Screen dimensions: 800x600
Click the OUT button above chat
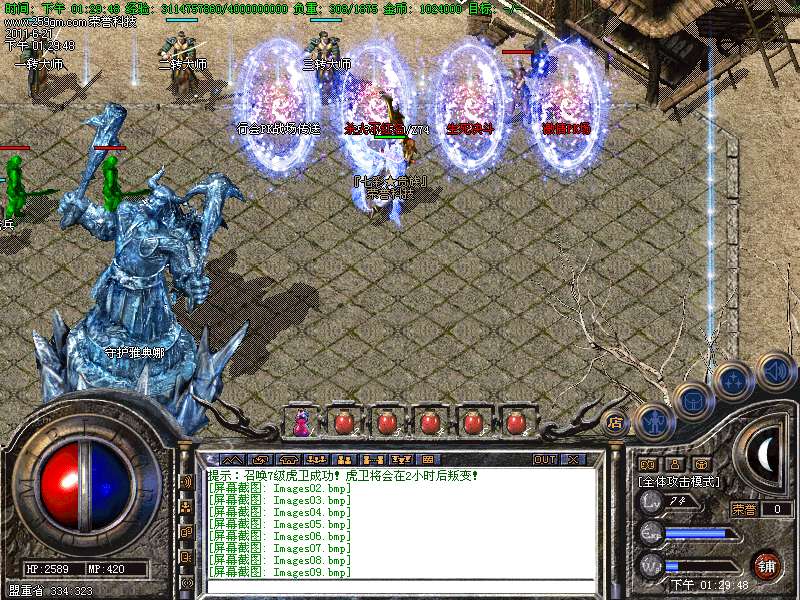click(x=545, y=459)
